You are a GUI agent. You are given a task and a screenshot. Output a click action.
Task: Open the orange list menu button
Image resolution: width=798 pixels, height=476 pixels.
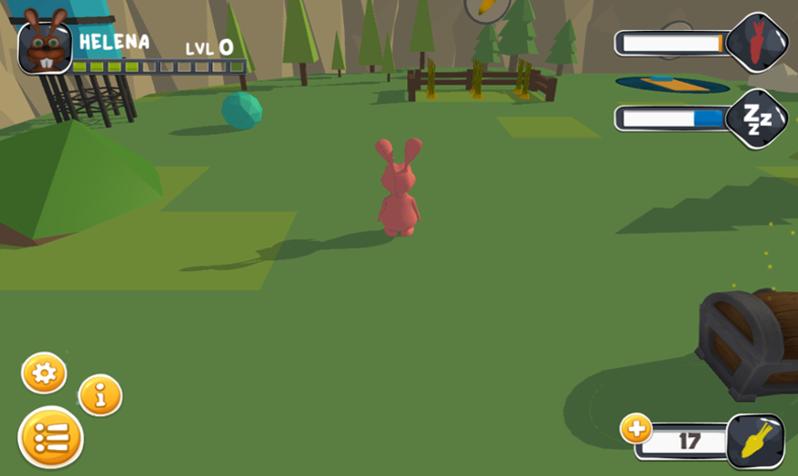click(50, 438)
